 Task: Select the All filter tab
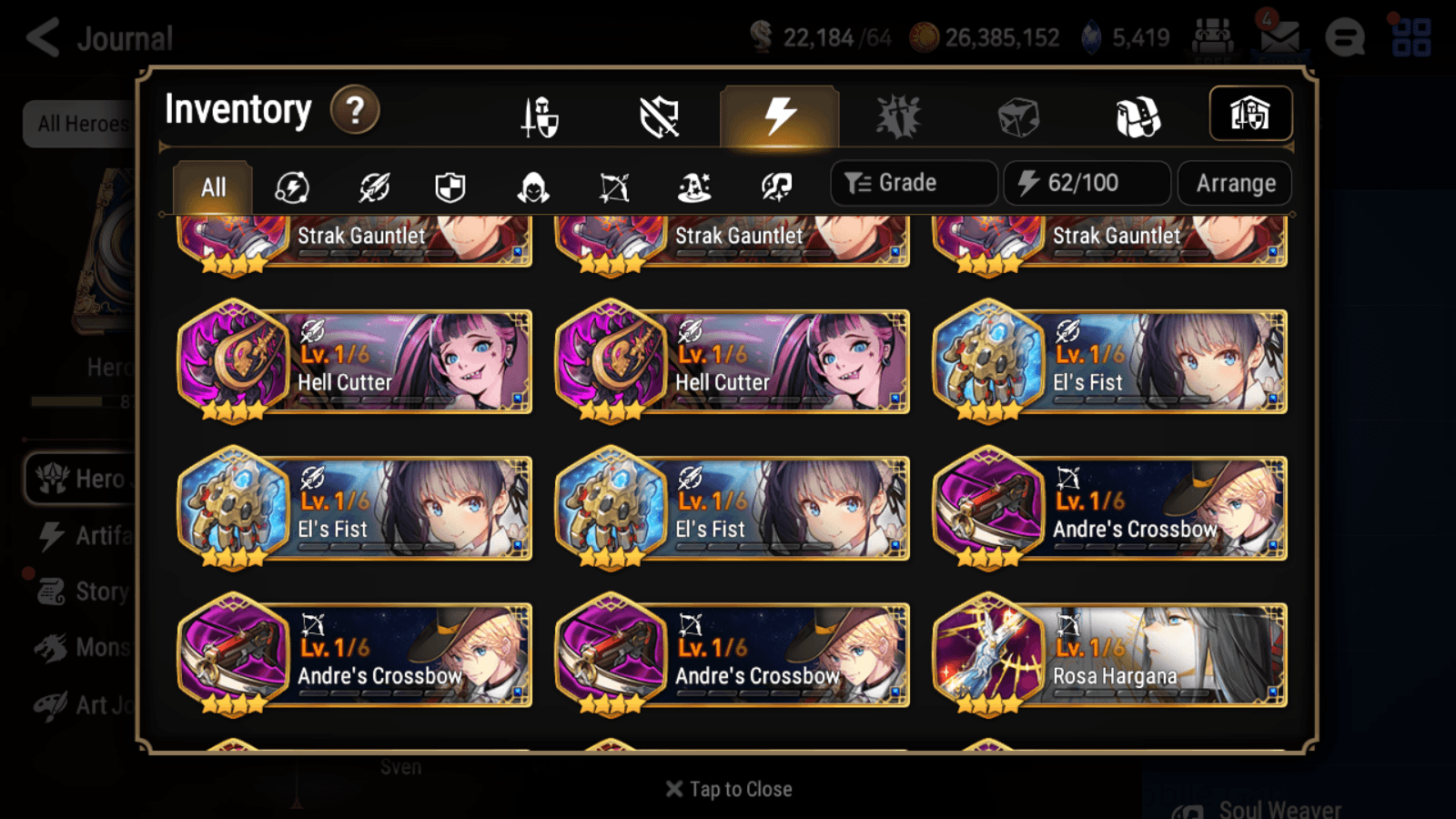pos(211,187)
